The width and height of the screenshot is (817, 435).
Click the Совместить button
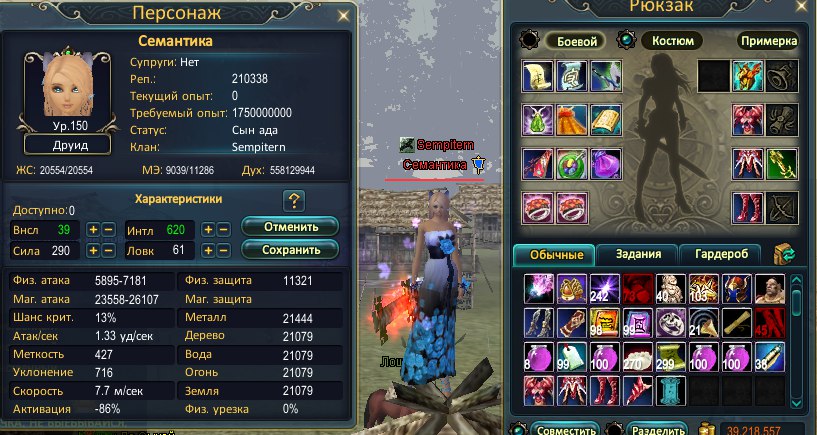click(x=562, y=429)
